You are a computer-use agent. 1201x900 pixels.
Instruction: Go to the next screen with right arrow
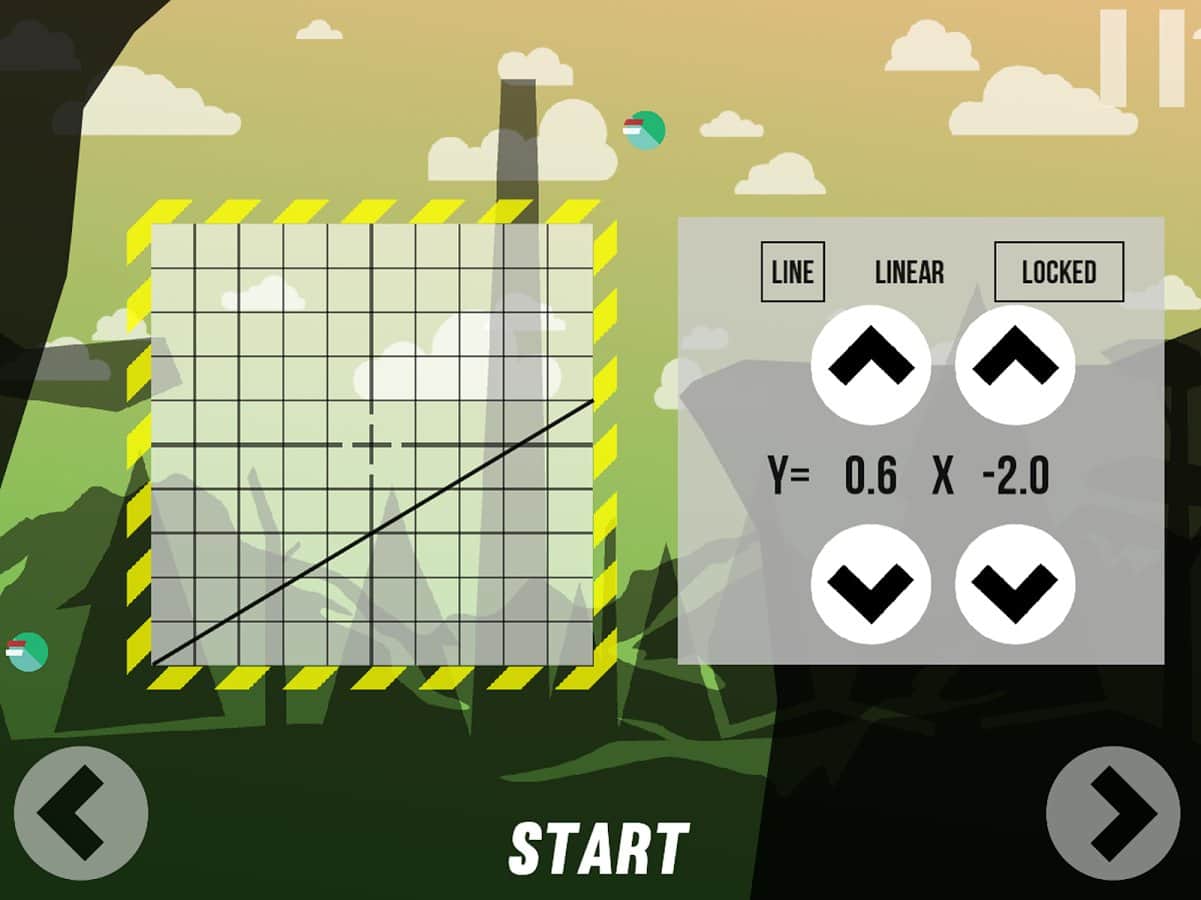(1113, 813)
